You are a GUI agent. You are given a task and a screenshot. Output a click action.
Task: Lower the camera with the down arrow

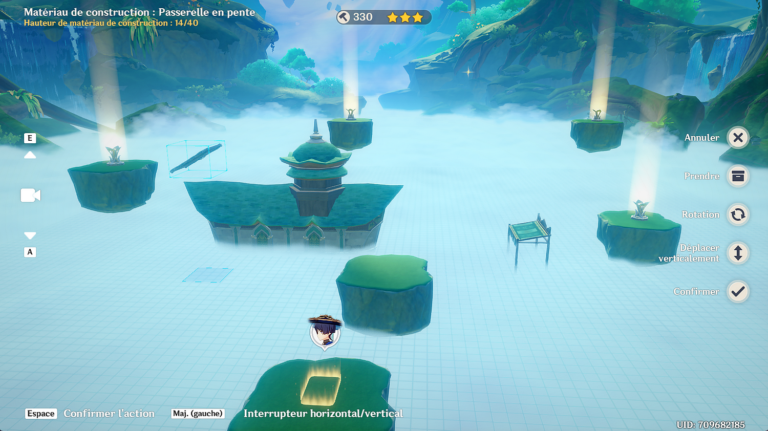click(x=30, y=236)
